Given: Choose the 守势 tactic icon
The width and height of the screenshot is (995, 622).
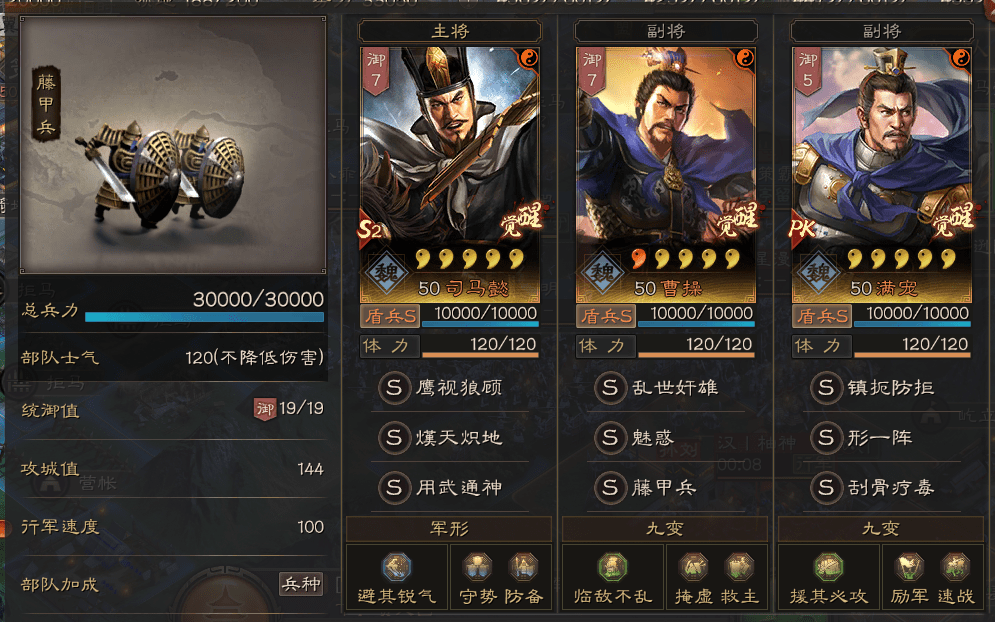Looking at the screenshot, I should point(475,568).
